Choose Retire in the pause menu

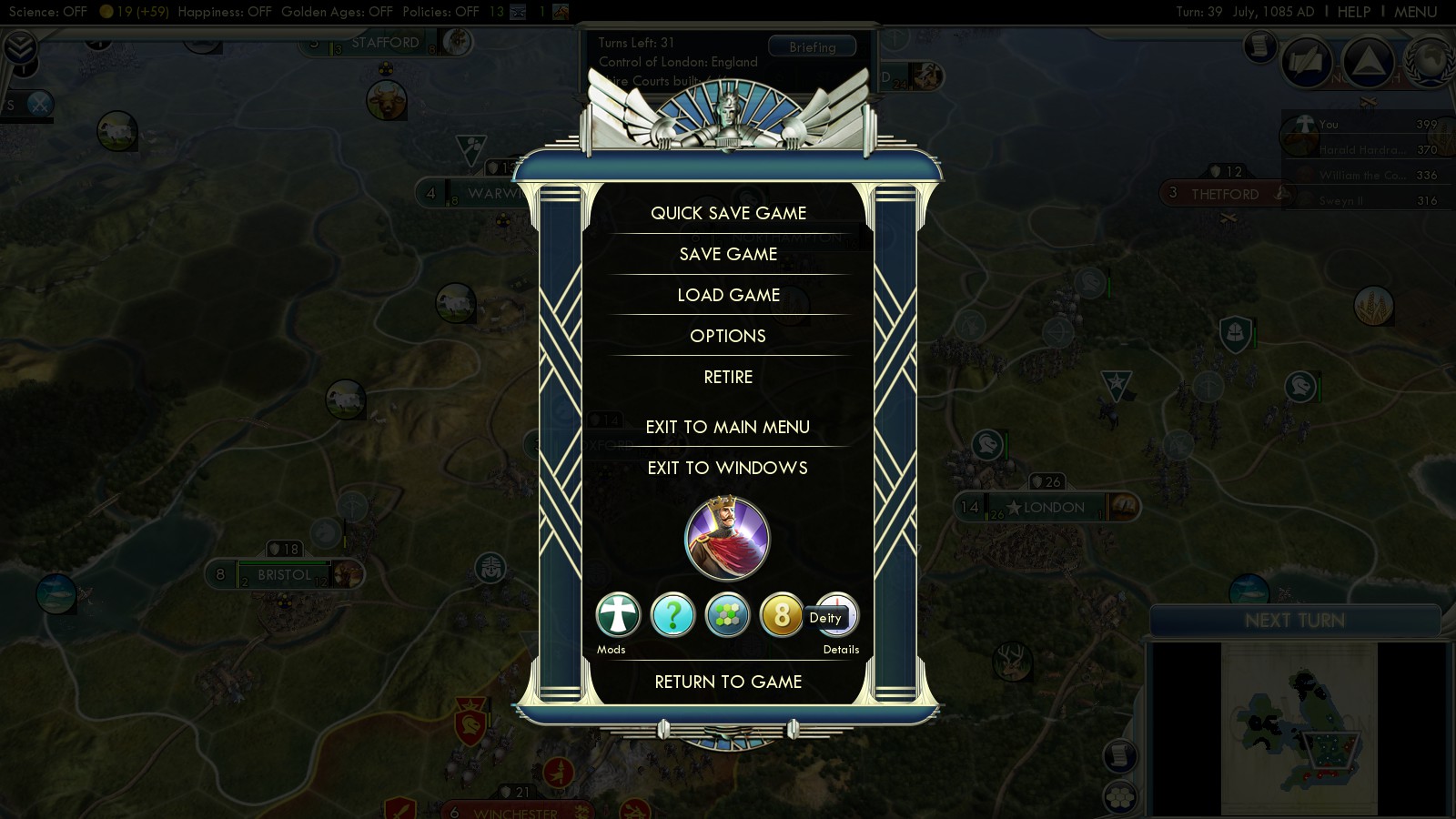(x=728, y=377)
